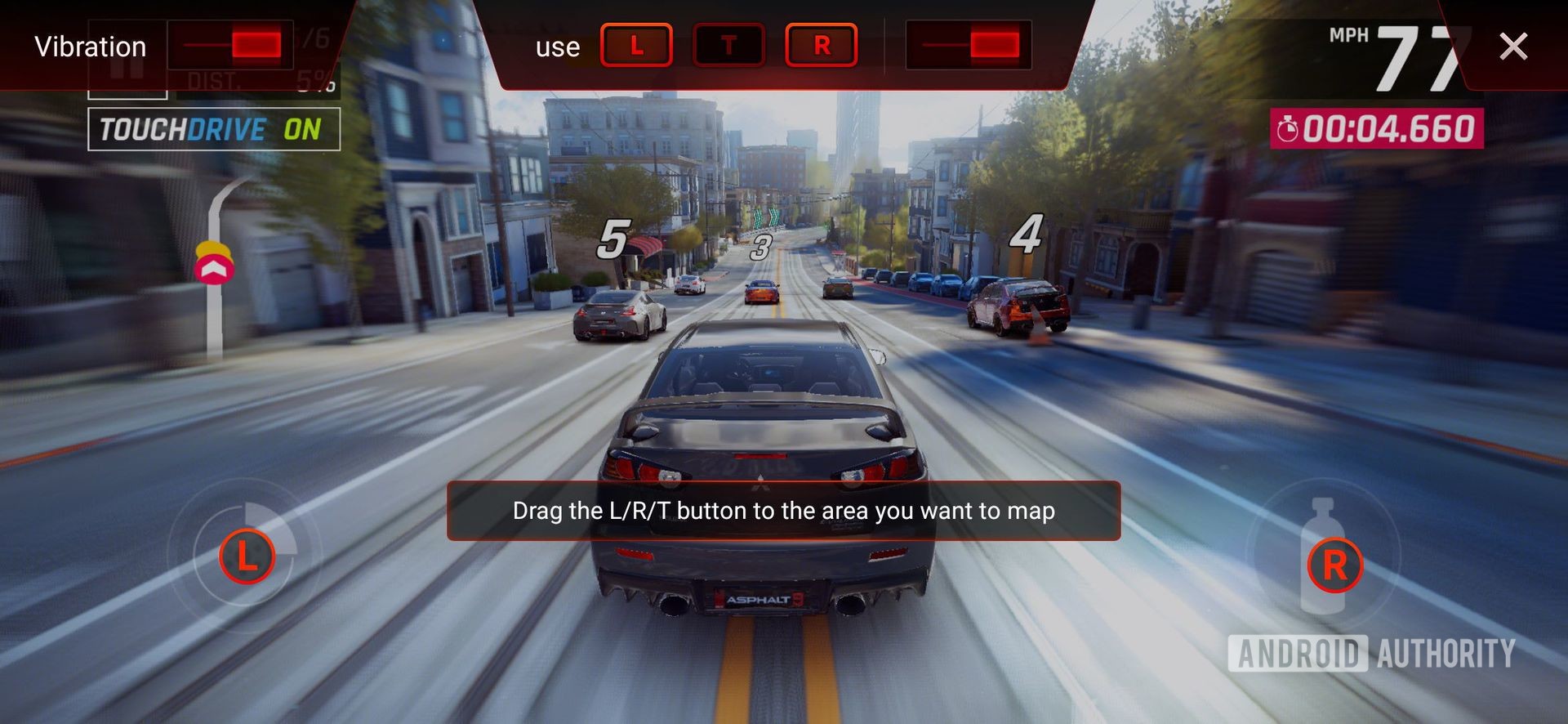
Task: Tap the TouchDrive ON indicator
Action: pos(213,129)
